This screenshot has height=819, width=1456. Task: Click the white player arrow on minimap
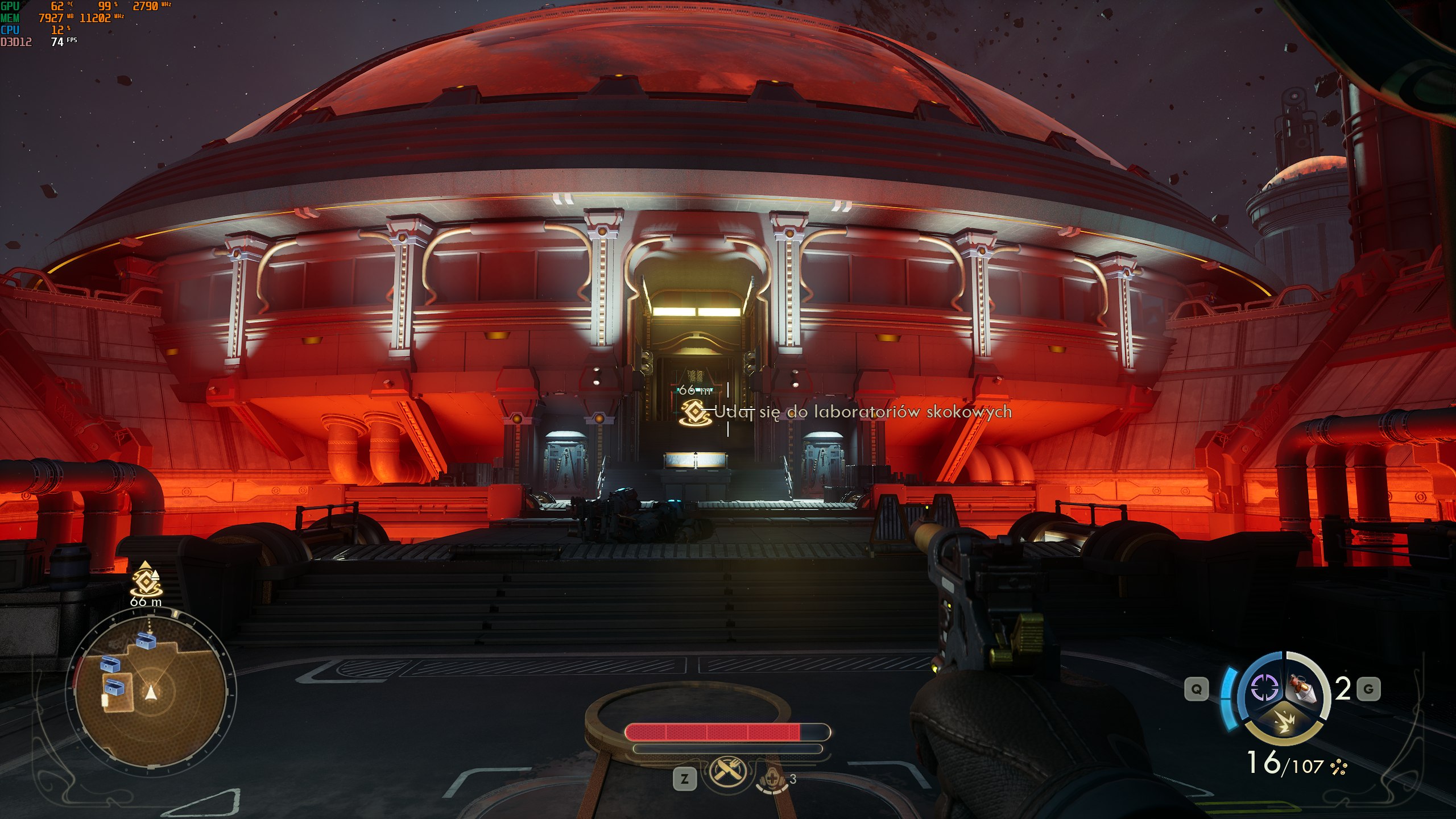click(x=150, y=692)
